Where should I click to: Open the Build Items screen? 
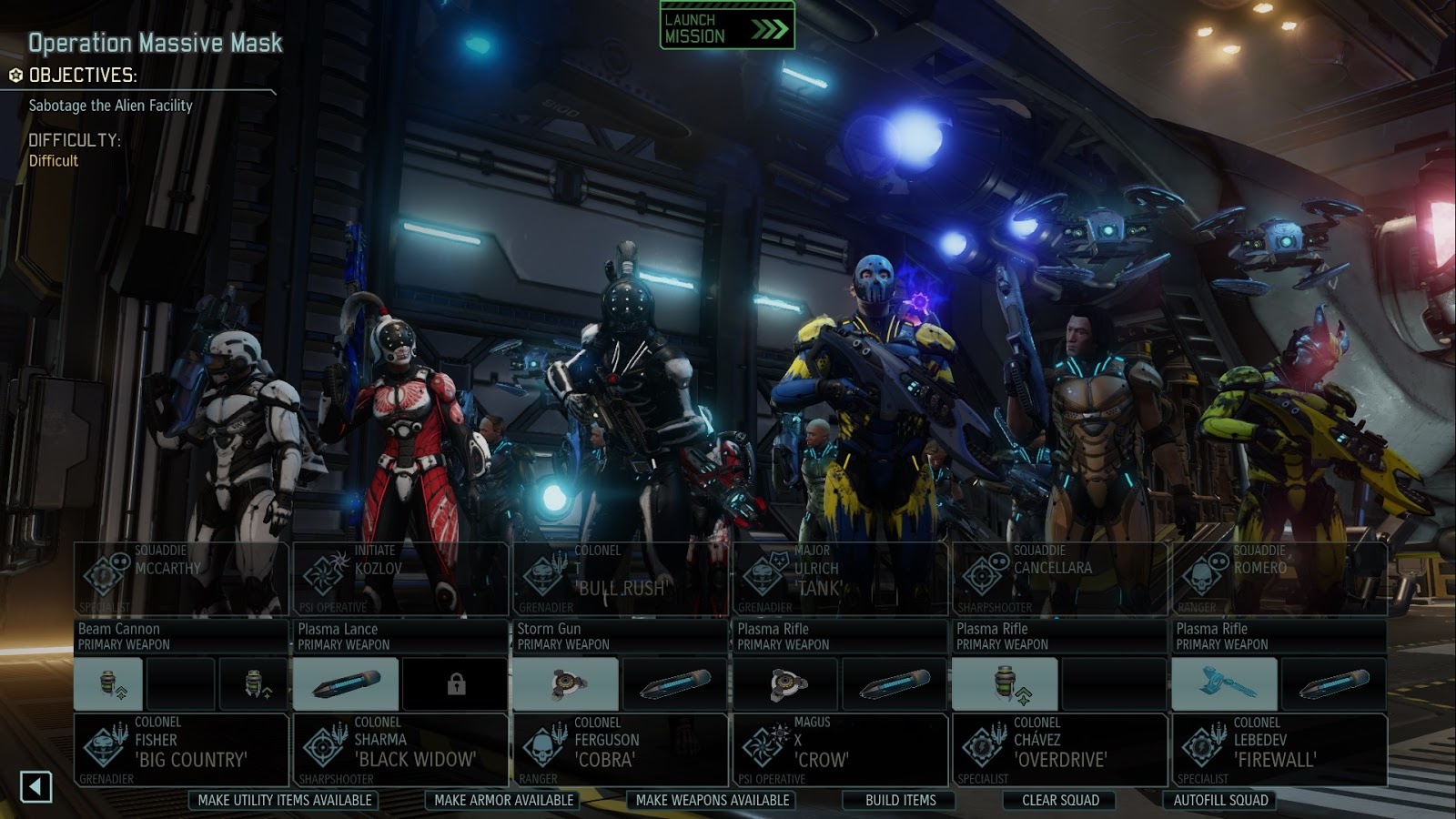(x=898, y=802)
